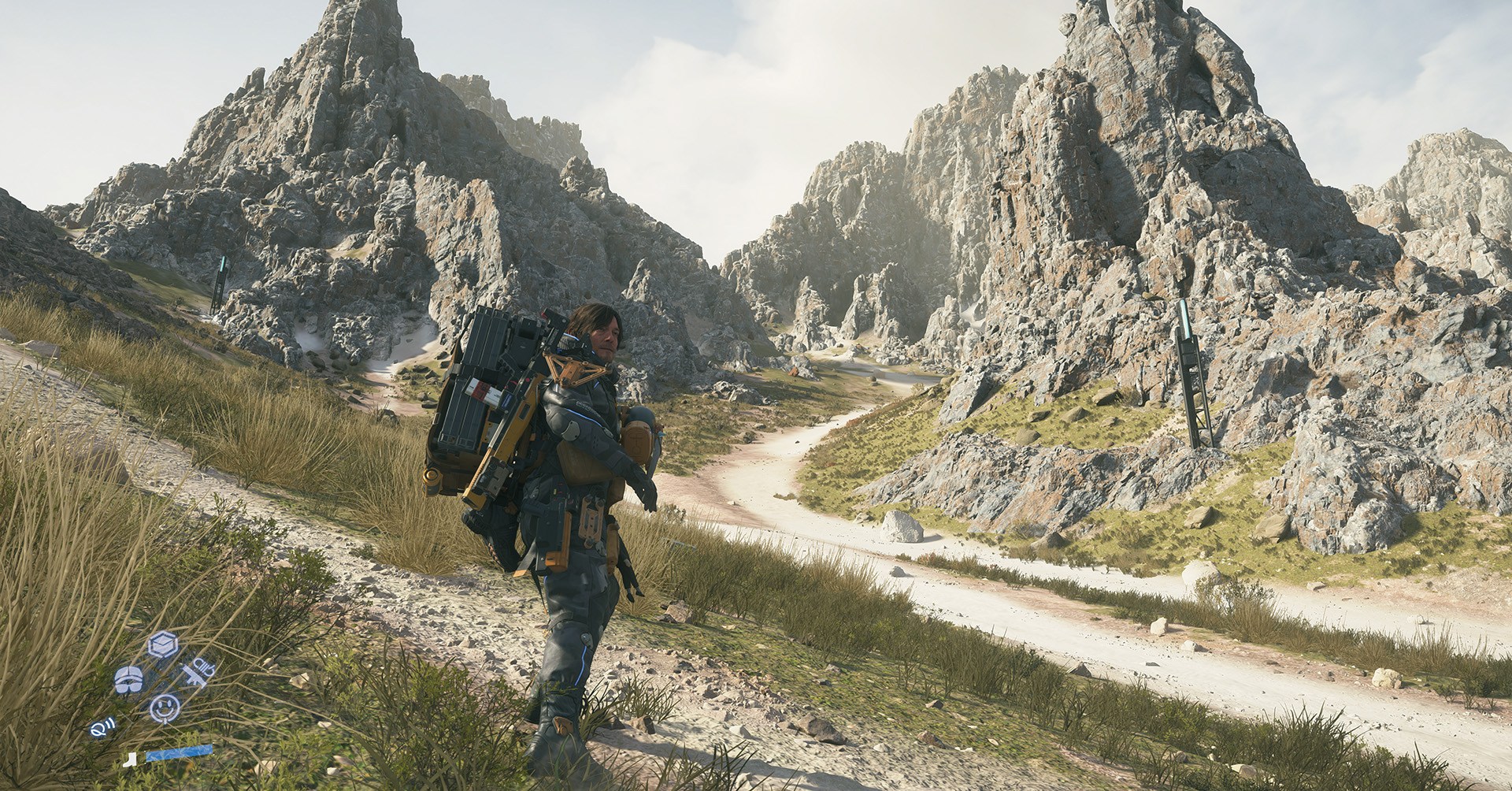Click the blue boot durability bar
1512x791 pixels.
(178, 753)
